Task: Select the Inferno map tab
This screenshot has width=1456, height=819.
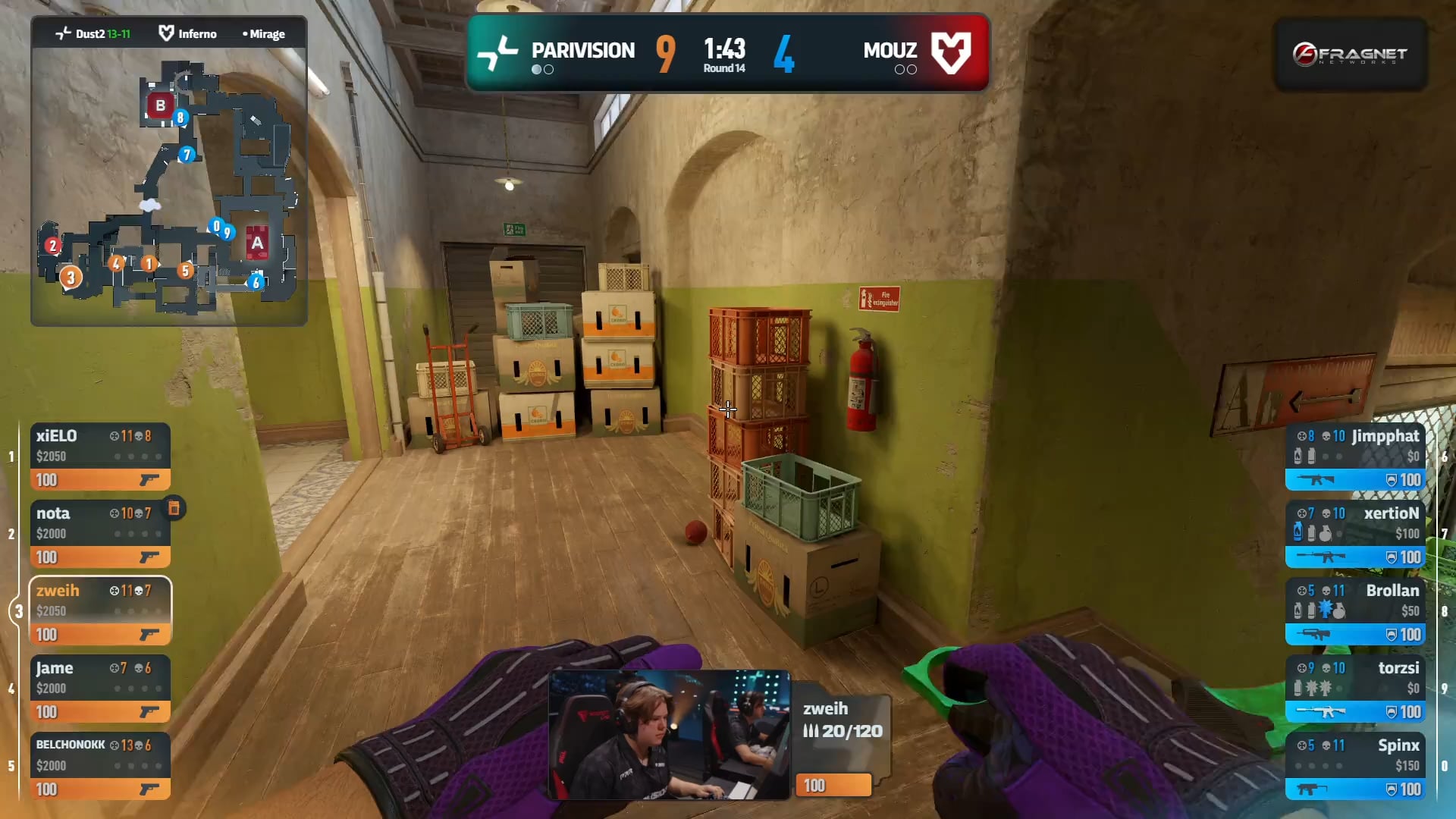Action: 188,34
